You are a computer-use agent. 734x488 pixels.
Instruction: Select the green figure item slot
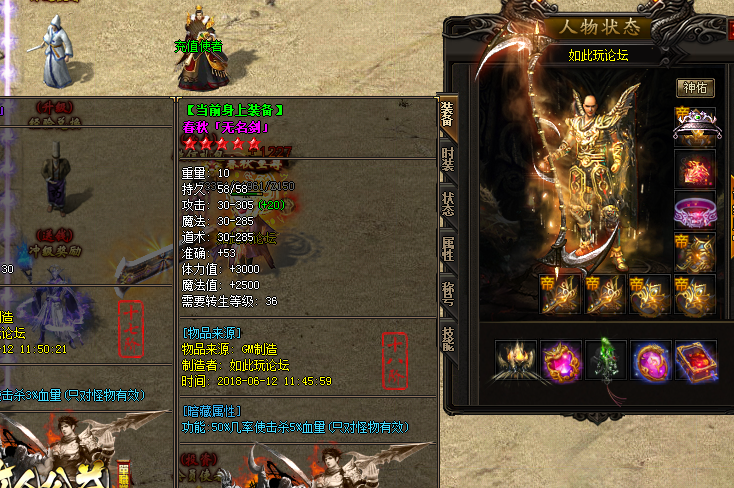click(606, 360)
